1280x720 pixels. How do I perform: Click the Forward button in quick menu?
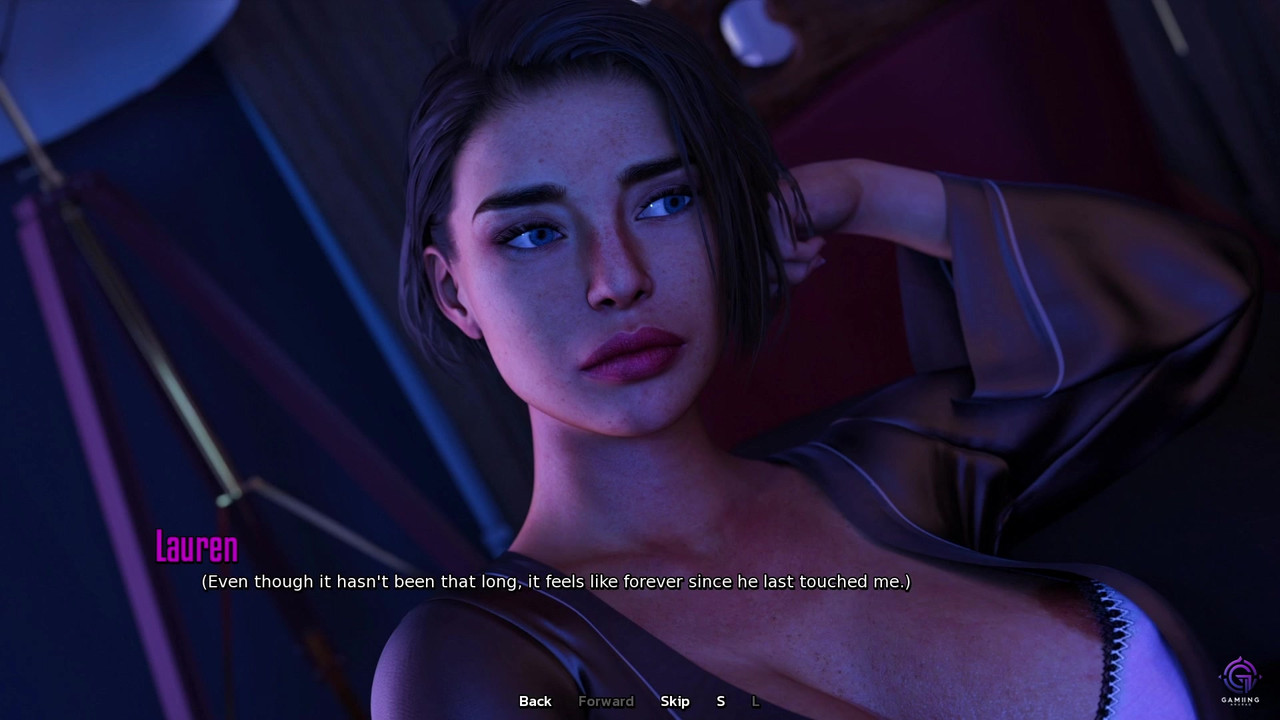pyautogui.click(x=606, y=701)
